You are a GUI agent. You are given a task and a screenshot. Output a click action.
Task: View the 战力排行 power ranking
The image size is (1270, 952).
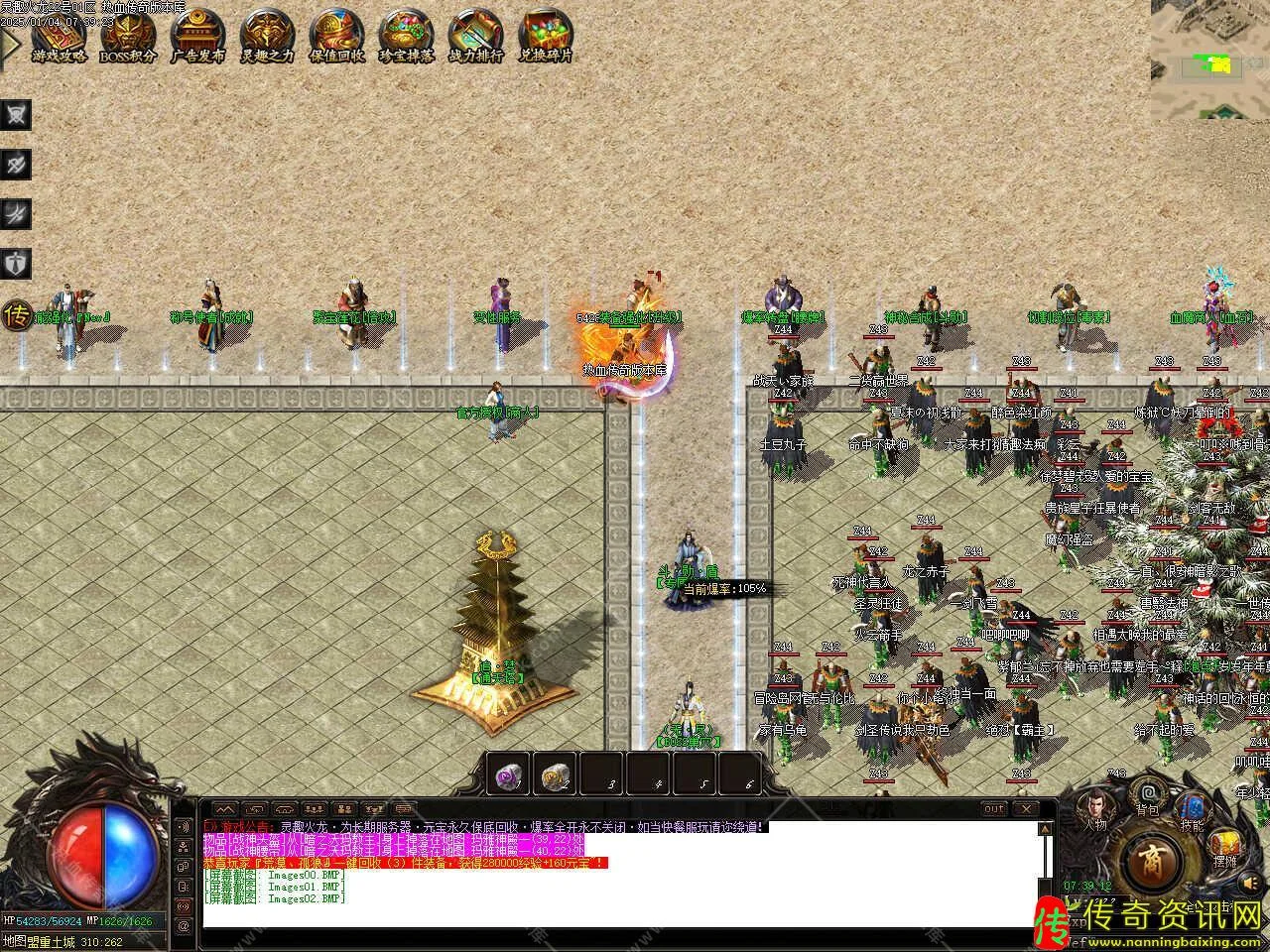pos(475,36)
